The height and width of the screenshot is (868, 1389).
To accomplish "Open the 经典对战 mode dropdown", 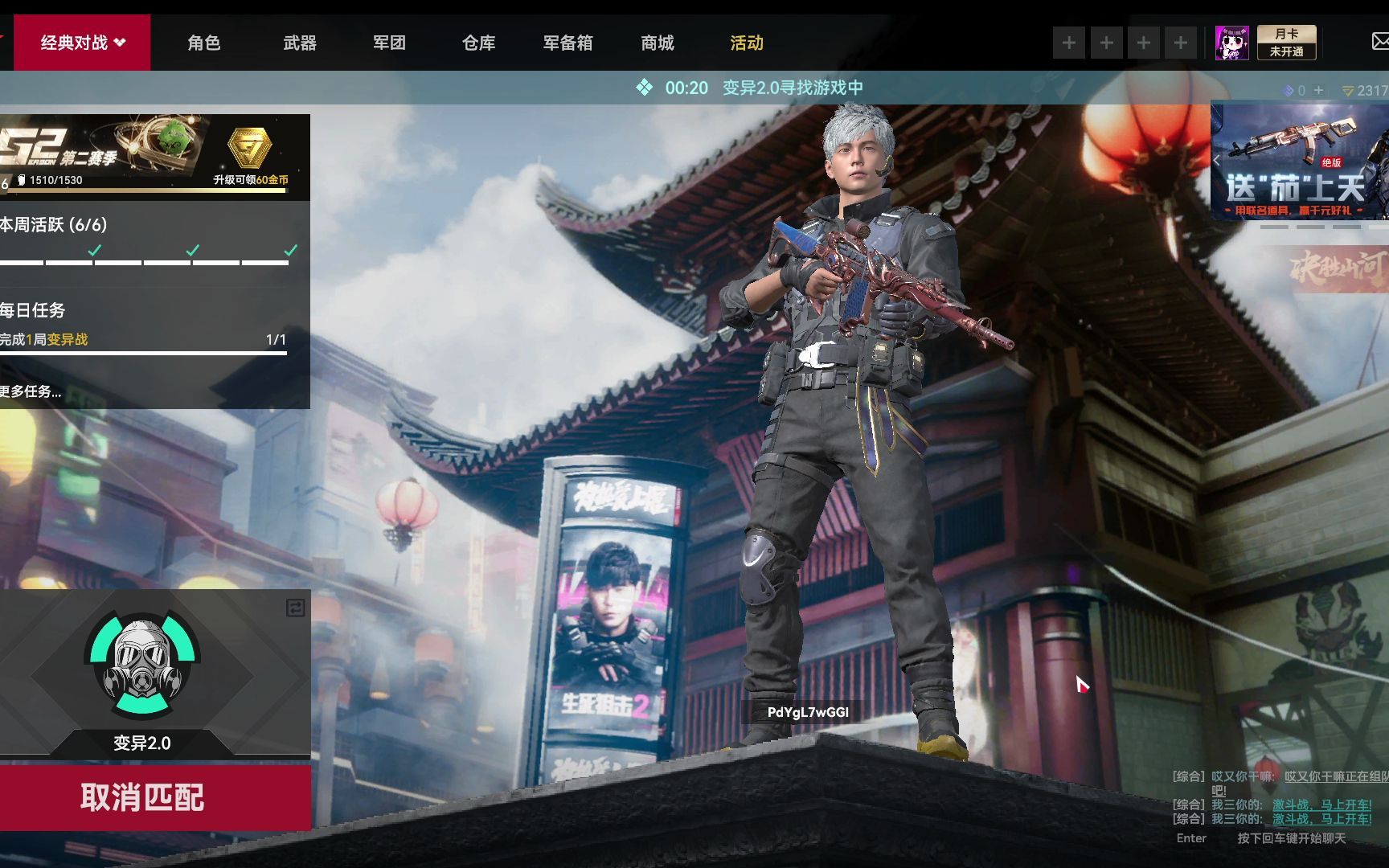I will pos(83,43).
